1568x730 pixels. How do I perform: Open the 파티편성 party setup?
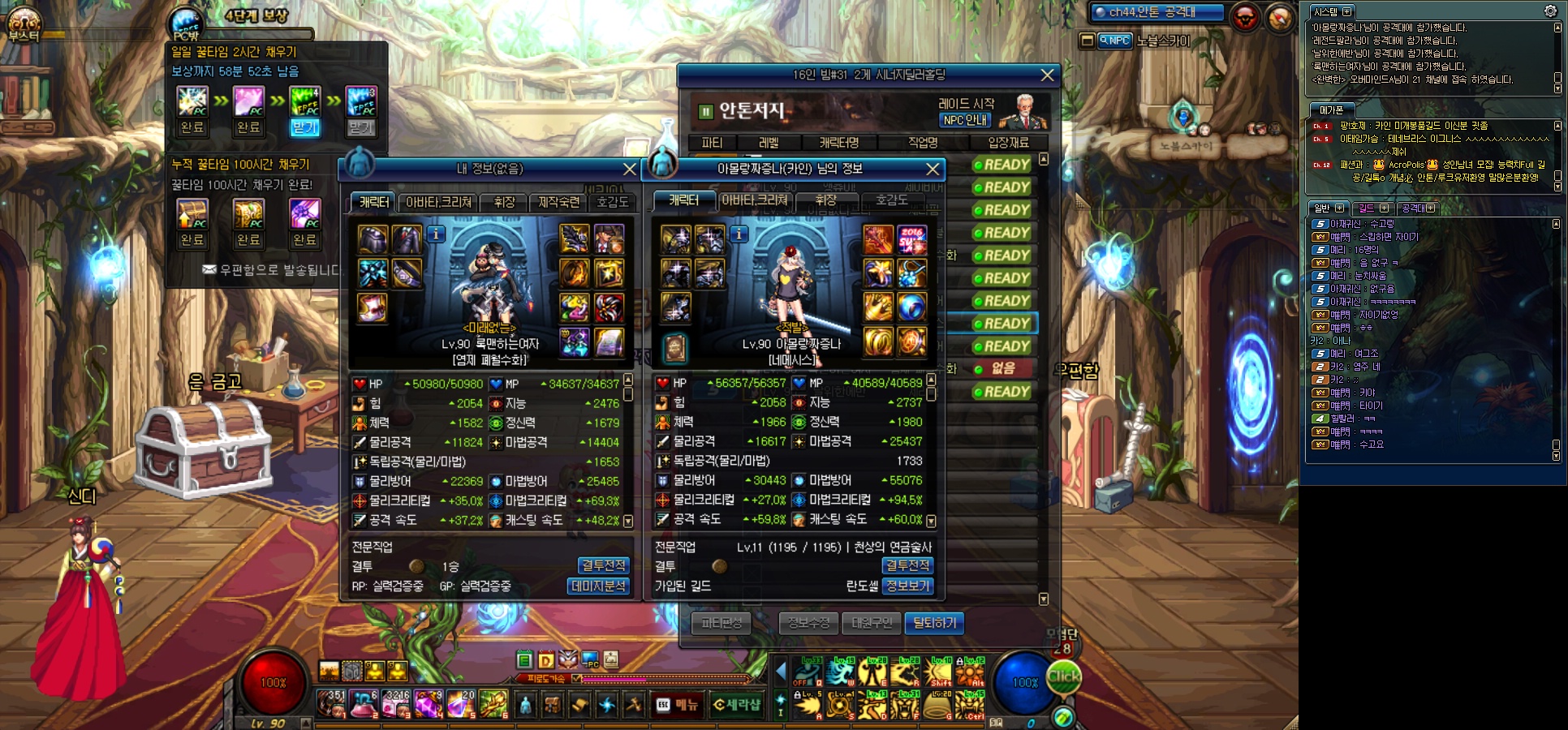pos(722,623)
